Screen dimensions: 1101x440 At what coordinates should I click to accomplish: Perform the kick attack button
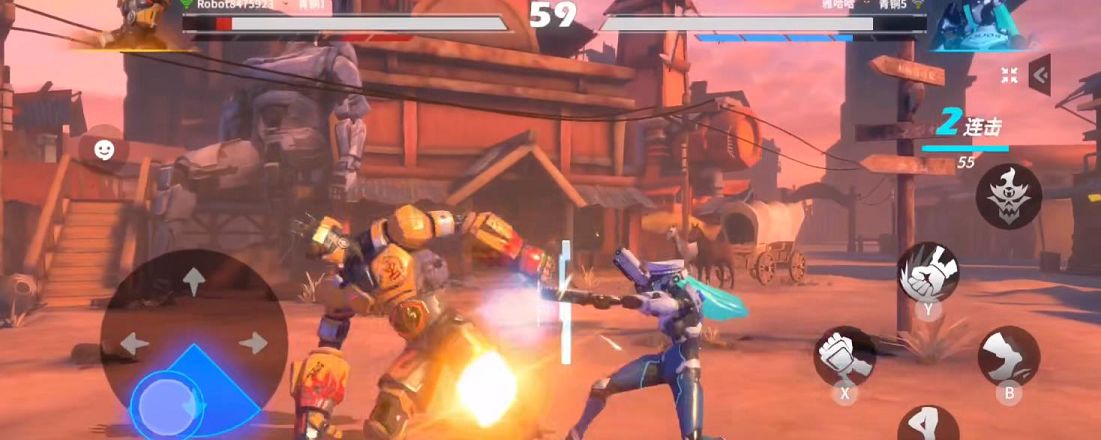click(1008, 355)
